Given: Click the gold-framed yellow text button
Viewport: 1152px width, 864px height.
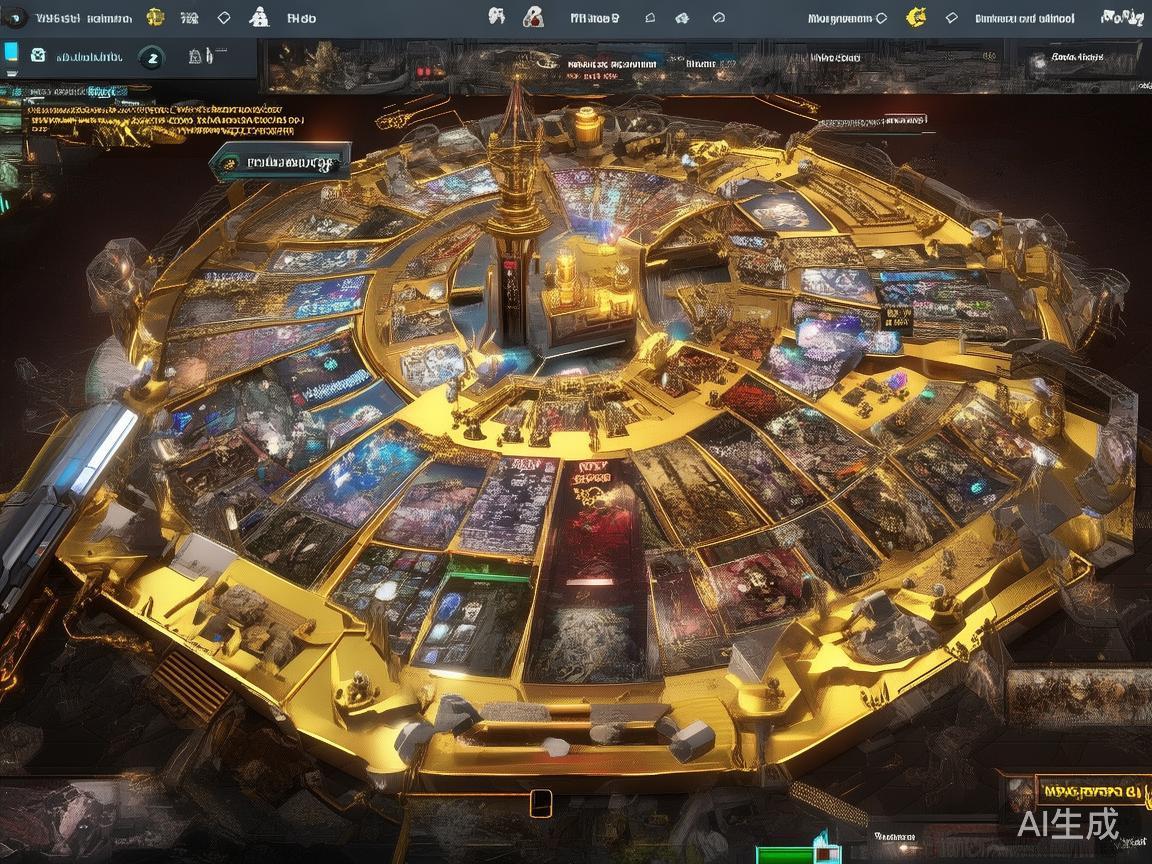Looking at the screenshot, I should pyautogui.click(x=1089, y=789).
